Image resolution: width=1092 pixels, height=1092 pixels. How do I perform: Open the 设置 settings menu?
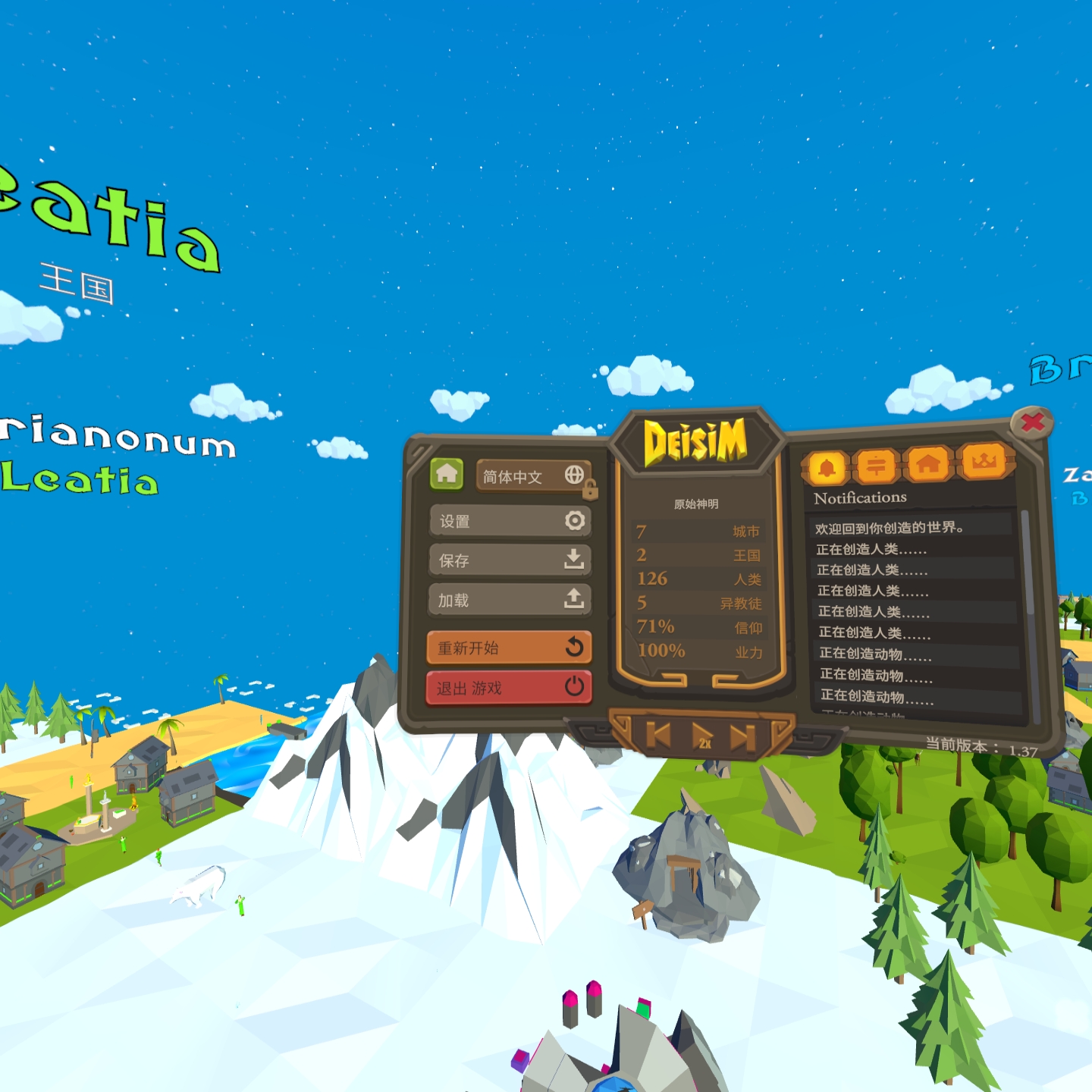click(x=510, y=521)
